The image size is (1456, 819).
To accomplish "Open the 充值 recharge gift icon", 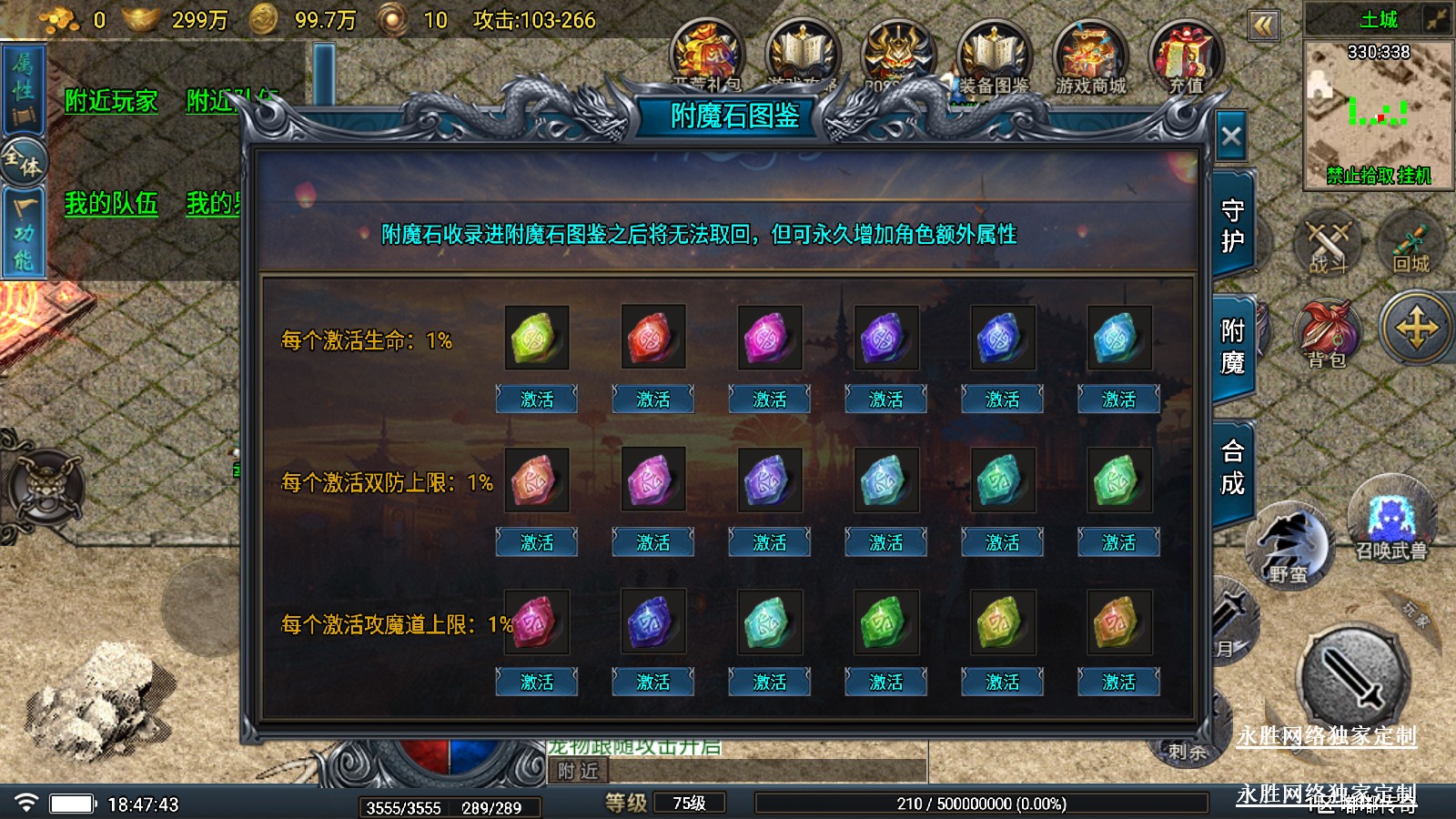I will tap(1186, 59).
